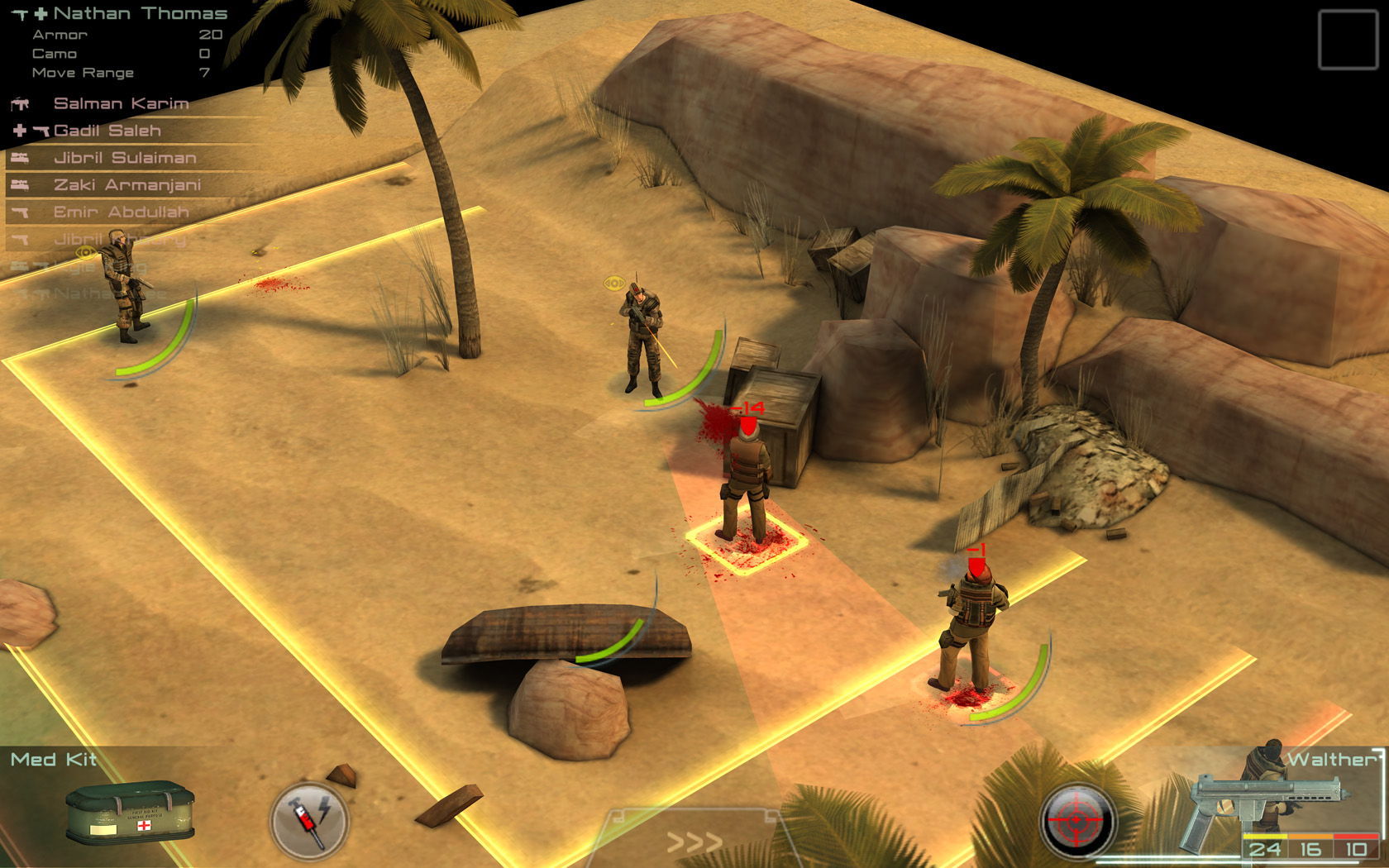Click the Walther weapon panel

point(1323,758)
